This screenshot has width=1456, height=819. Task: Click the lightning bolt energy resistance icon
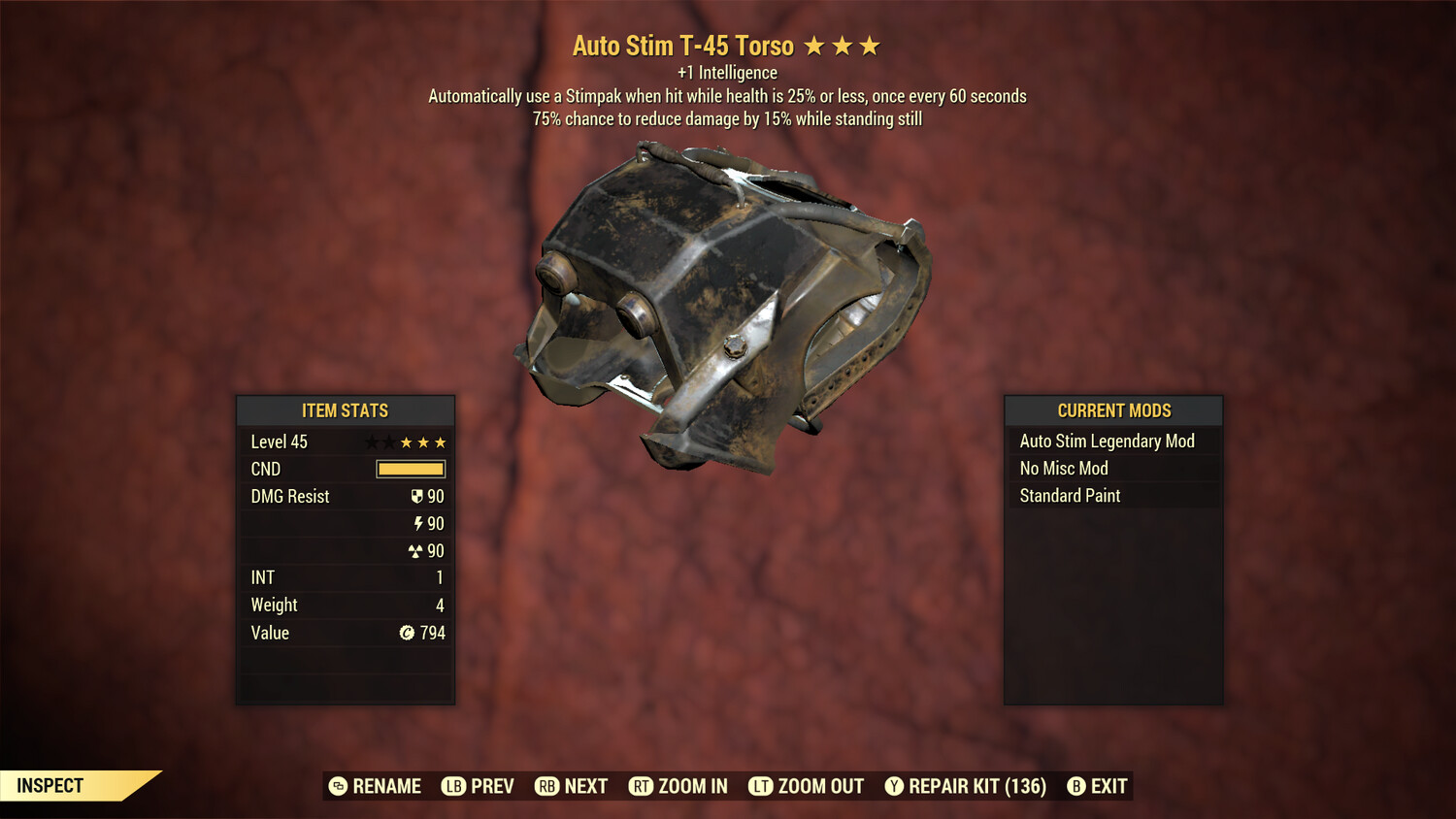click(x=418, y=523)
